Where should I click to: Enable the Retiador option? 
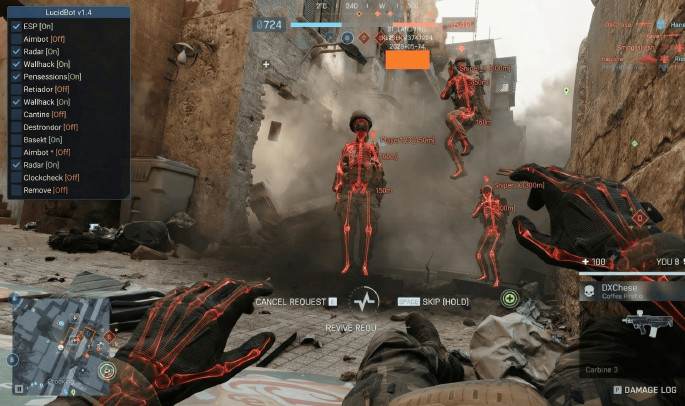click(16, 89)
